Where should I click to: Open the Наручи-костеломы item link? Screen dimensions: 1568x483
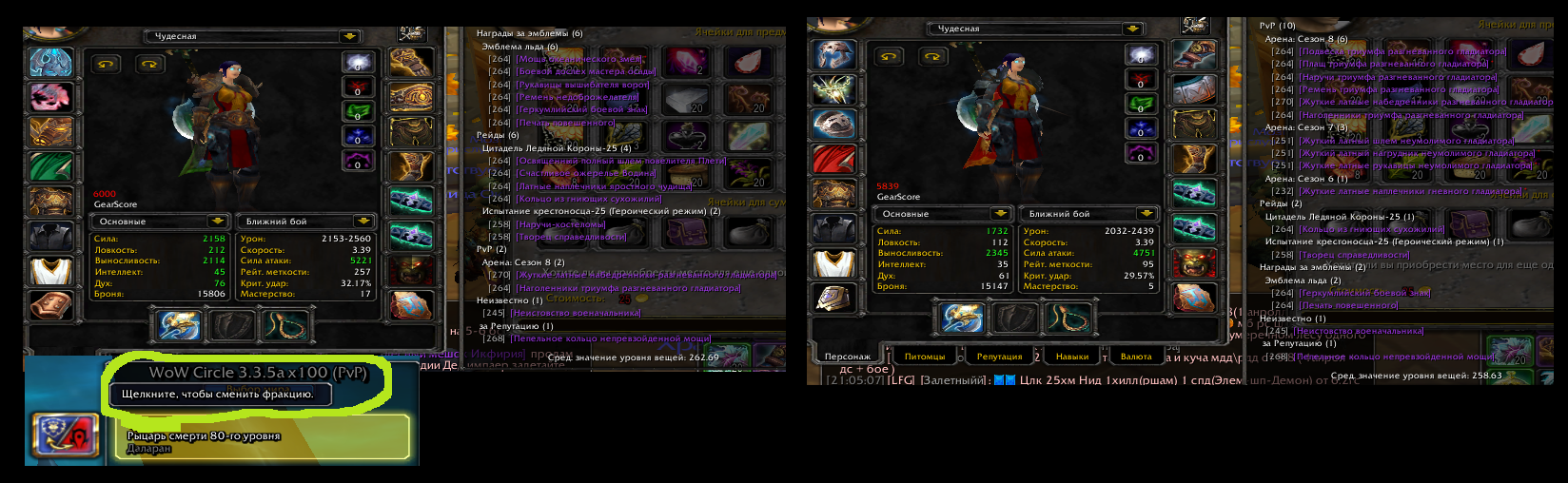pyautogui.click(x=559, y=224)
